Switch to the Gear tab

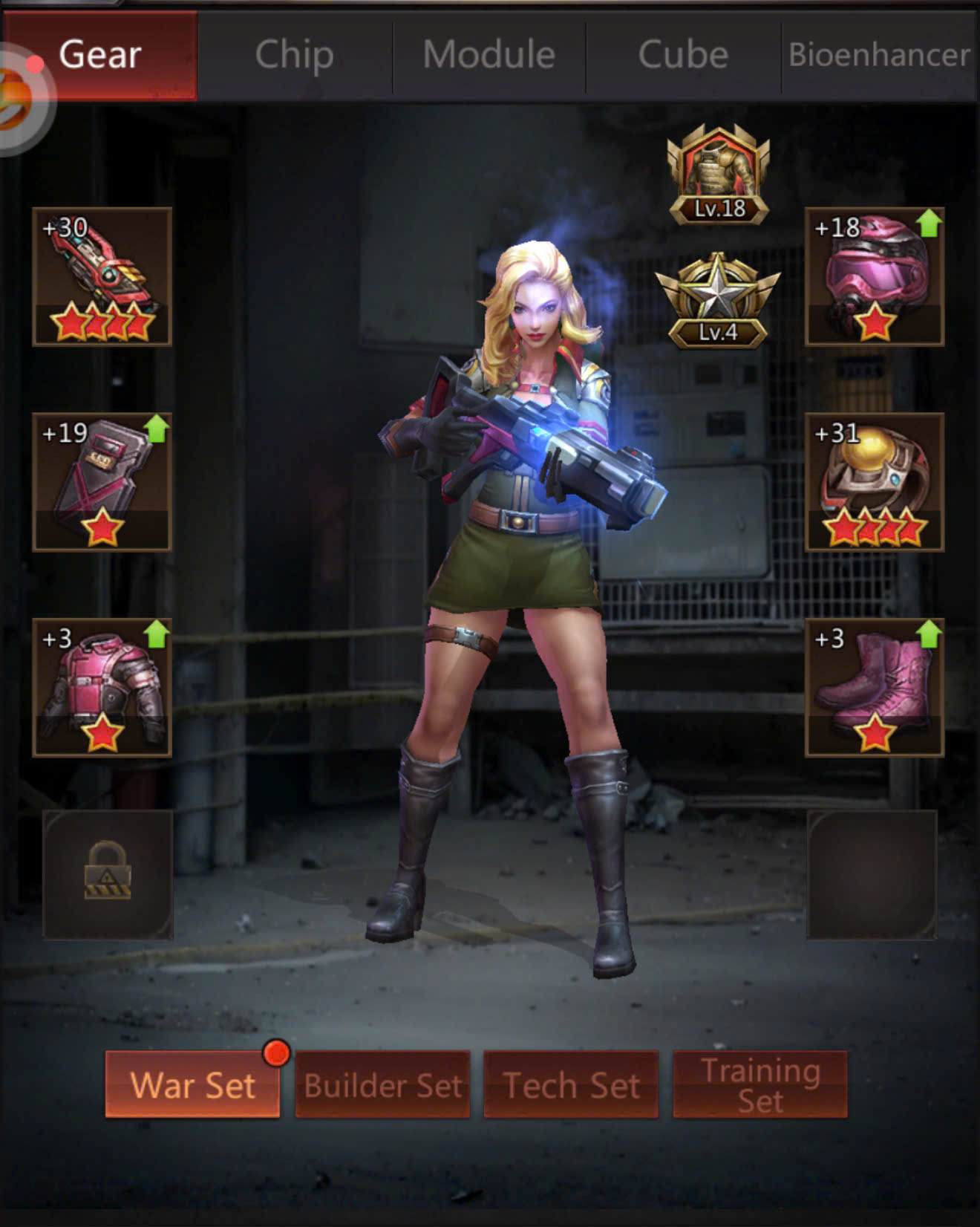[x=101, y=55]
